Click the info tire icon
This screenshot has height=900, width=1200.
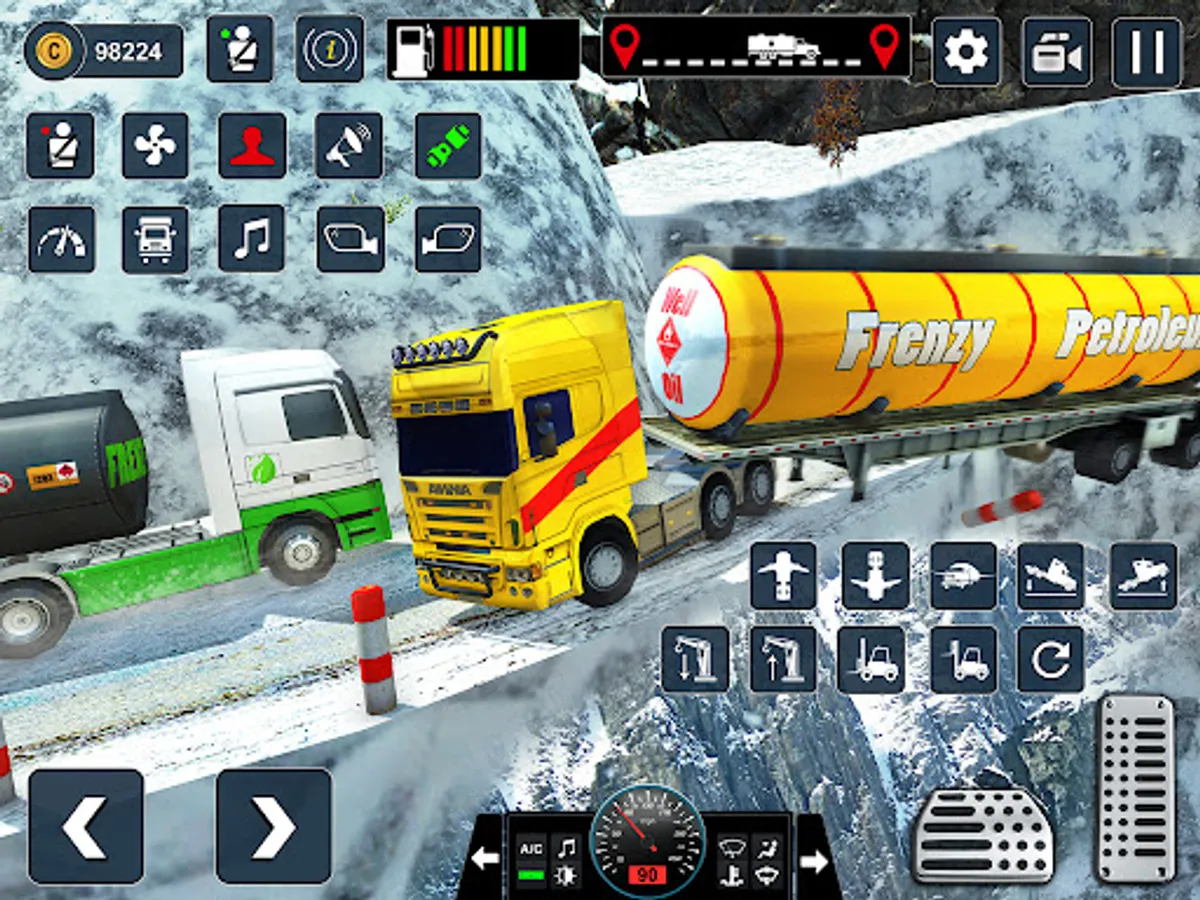(x=329, y=49)
